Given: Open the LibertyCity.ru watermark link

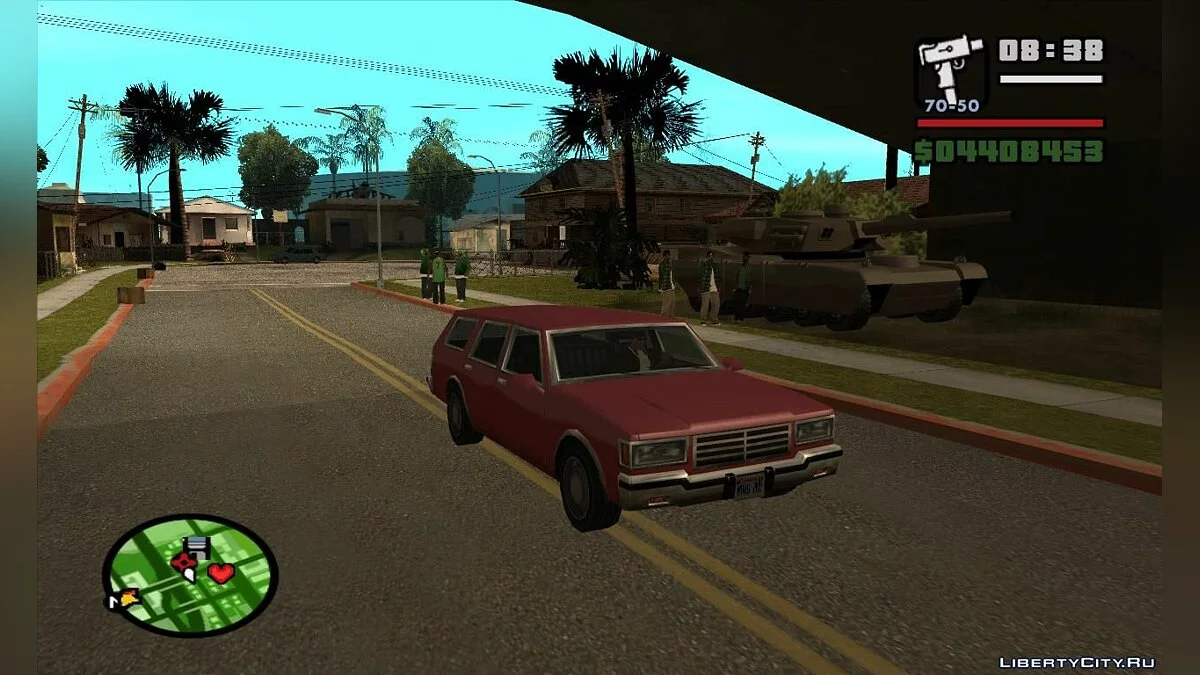Looking at the screenshot, I should point(1077,662).
